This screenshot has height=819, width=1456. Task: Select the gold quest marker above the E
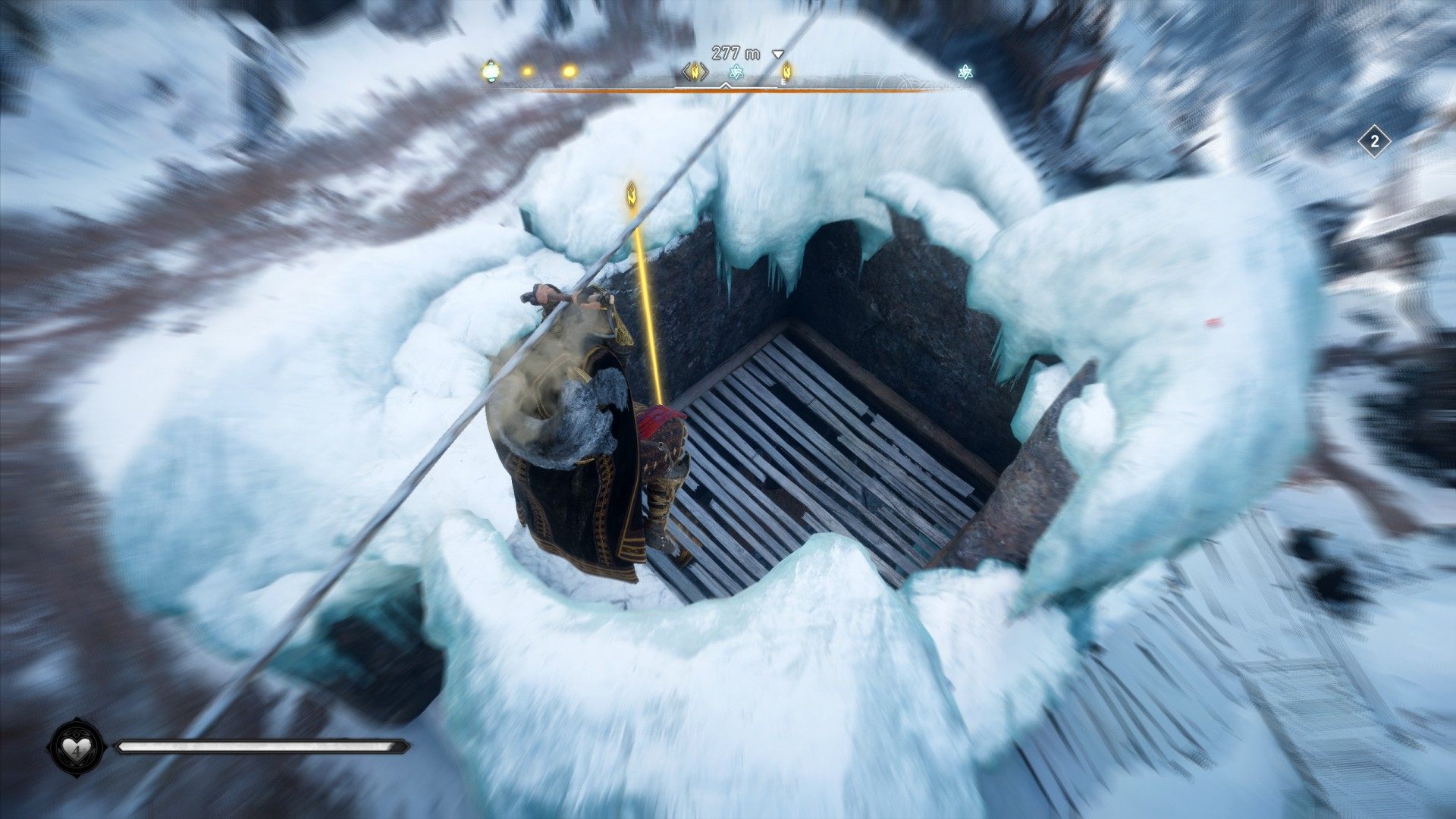coord(786,71)
